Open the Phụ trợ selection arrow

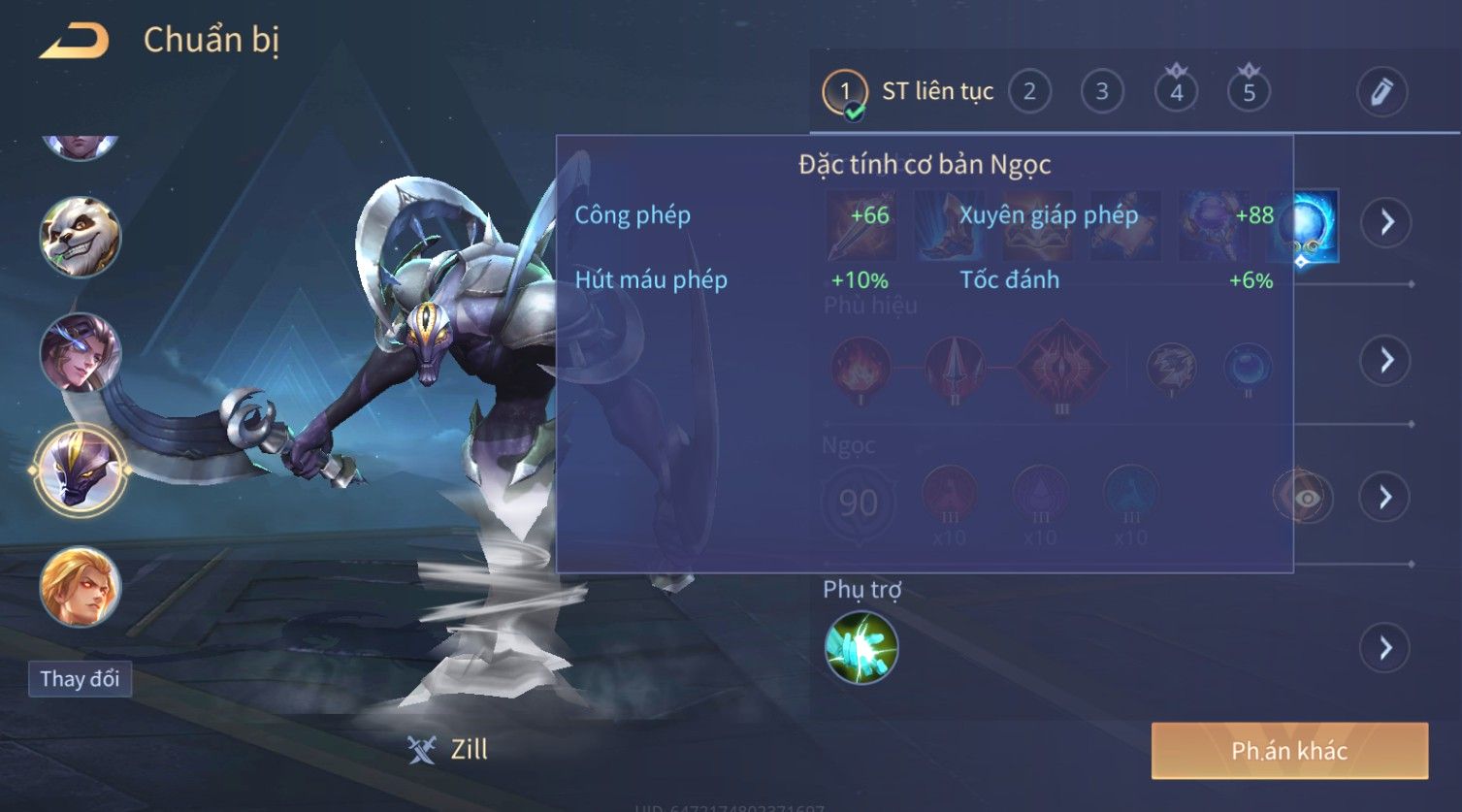pyautogui.click(x=1385, y=648)
